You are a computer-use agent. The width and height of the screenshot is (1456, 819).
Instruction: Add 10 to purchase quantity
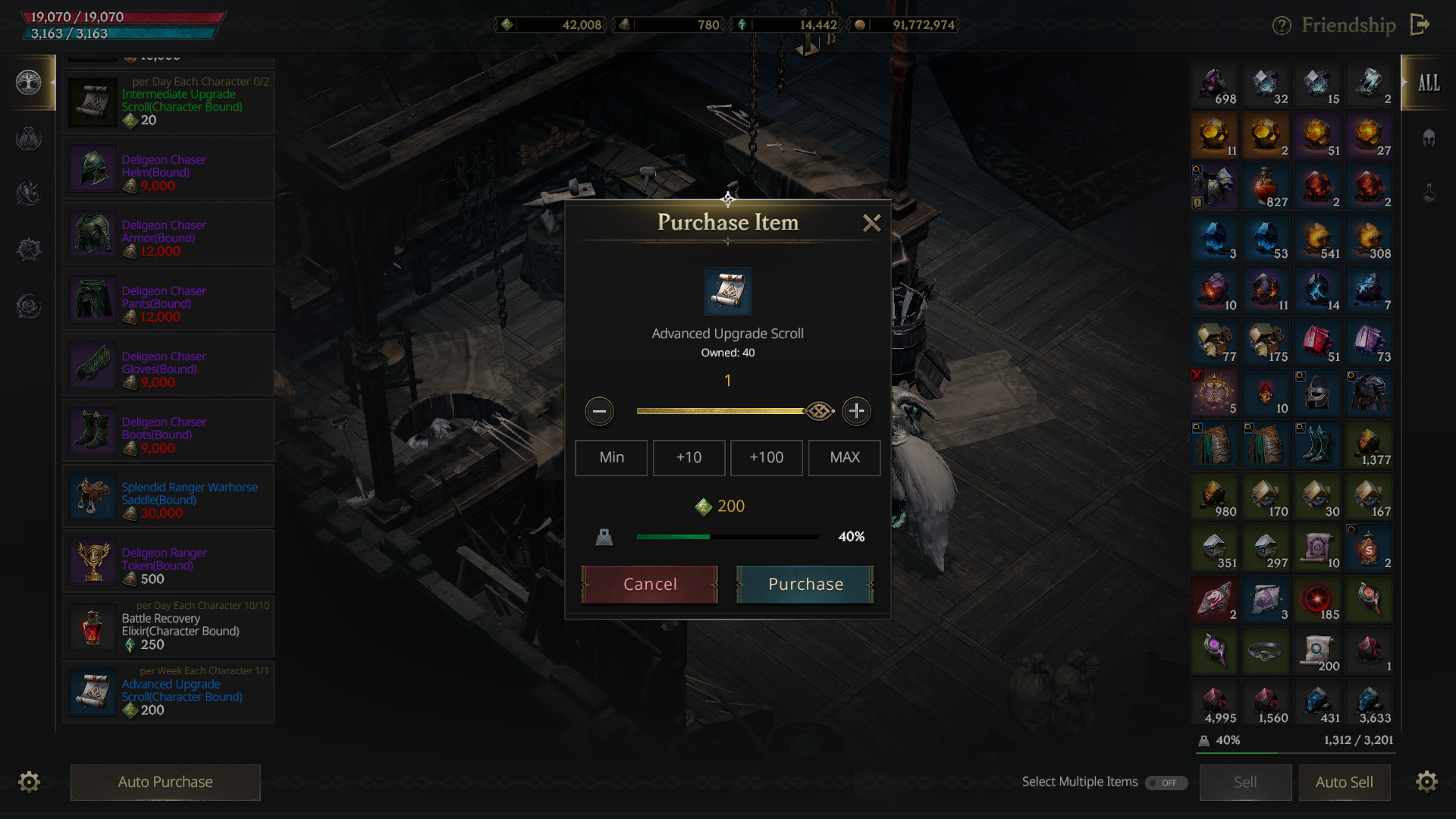point(689,457)
